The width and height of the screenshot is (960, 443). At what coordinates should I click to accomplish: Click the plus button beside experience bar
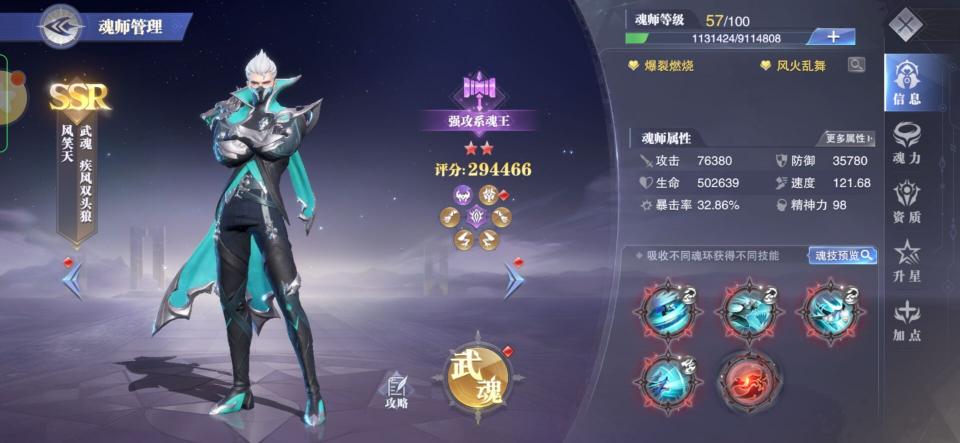tap(832, 37)
